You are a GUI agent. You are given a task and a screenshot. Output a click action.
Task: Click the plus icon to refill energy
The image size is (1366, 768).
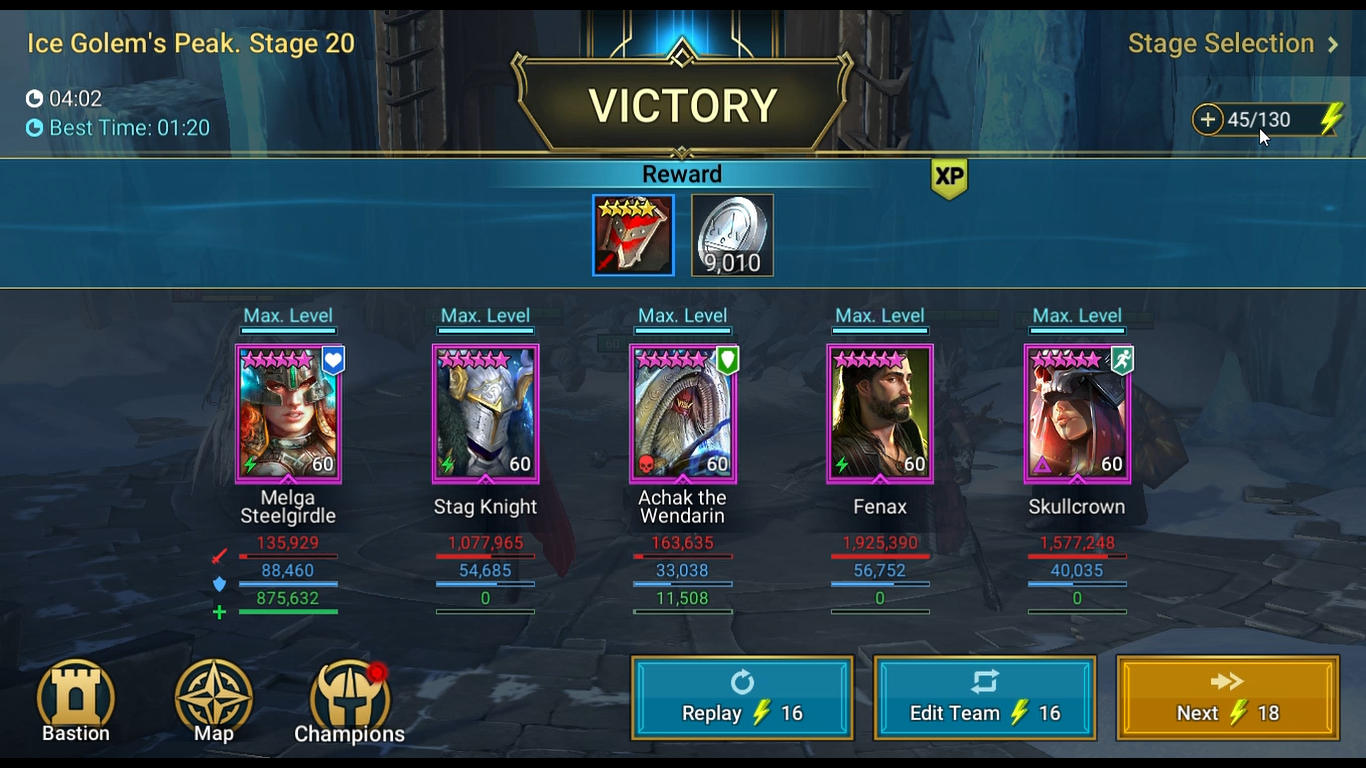(1208, 119)
